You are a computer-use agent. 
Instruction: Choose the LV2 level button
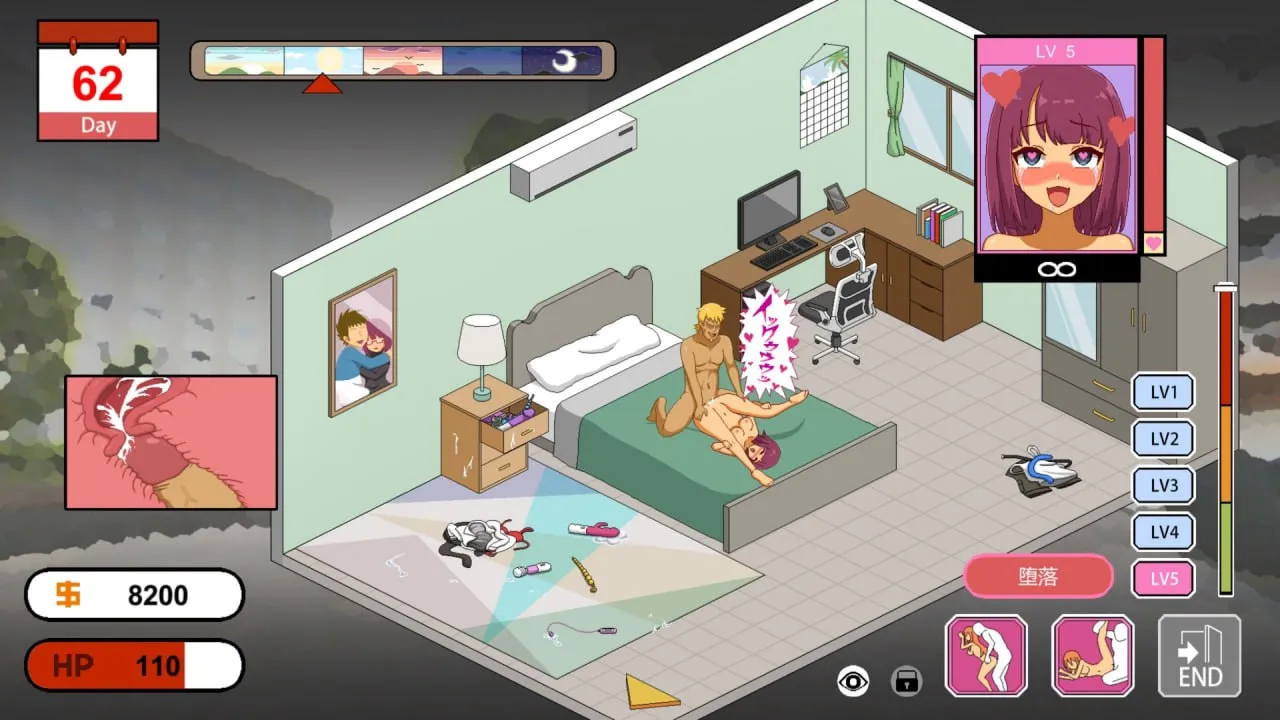[x=1163, y=439]
